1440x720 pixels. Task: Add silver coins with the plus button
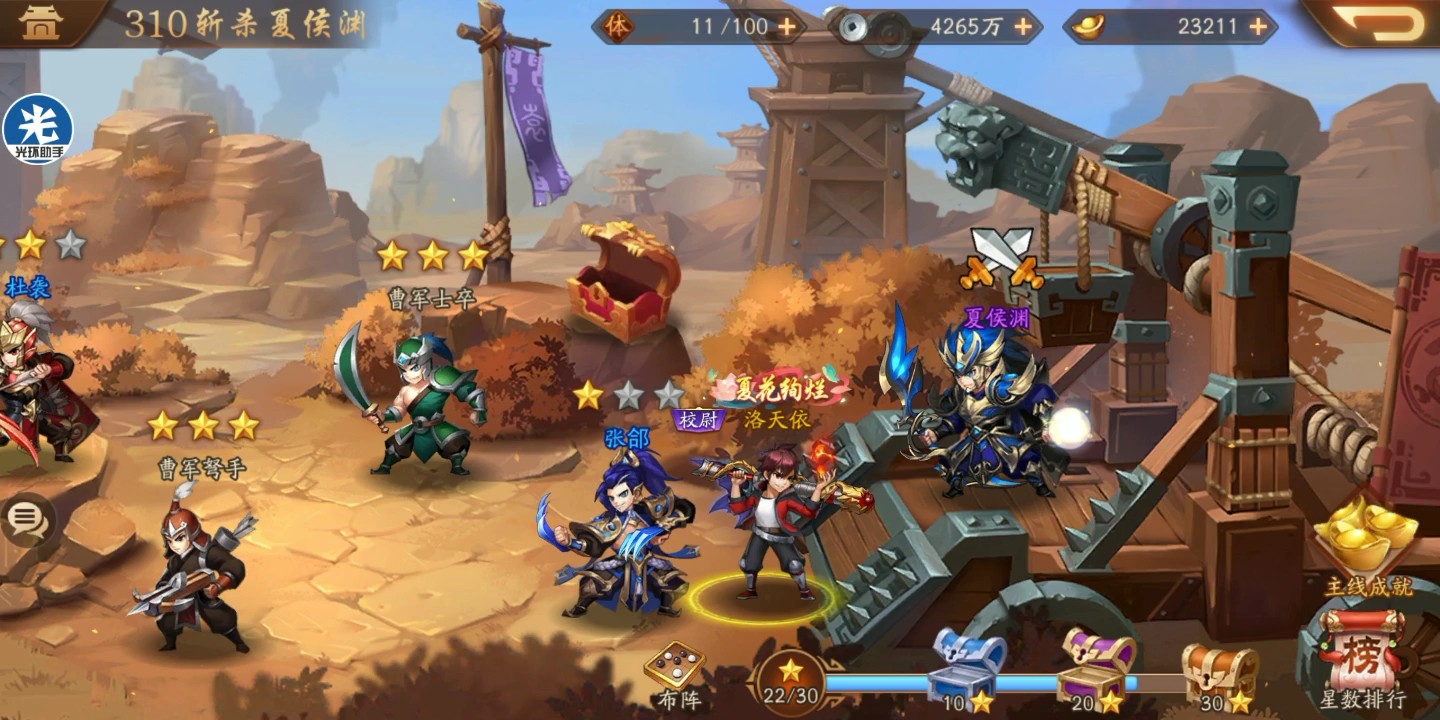pos(1023,27)
